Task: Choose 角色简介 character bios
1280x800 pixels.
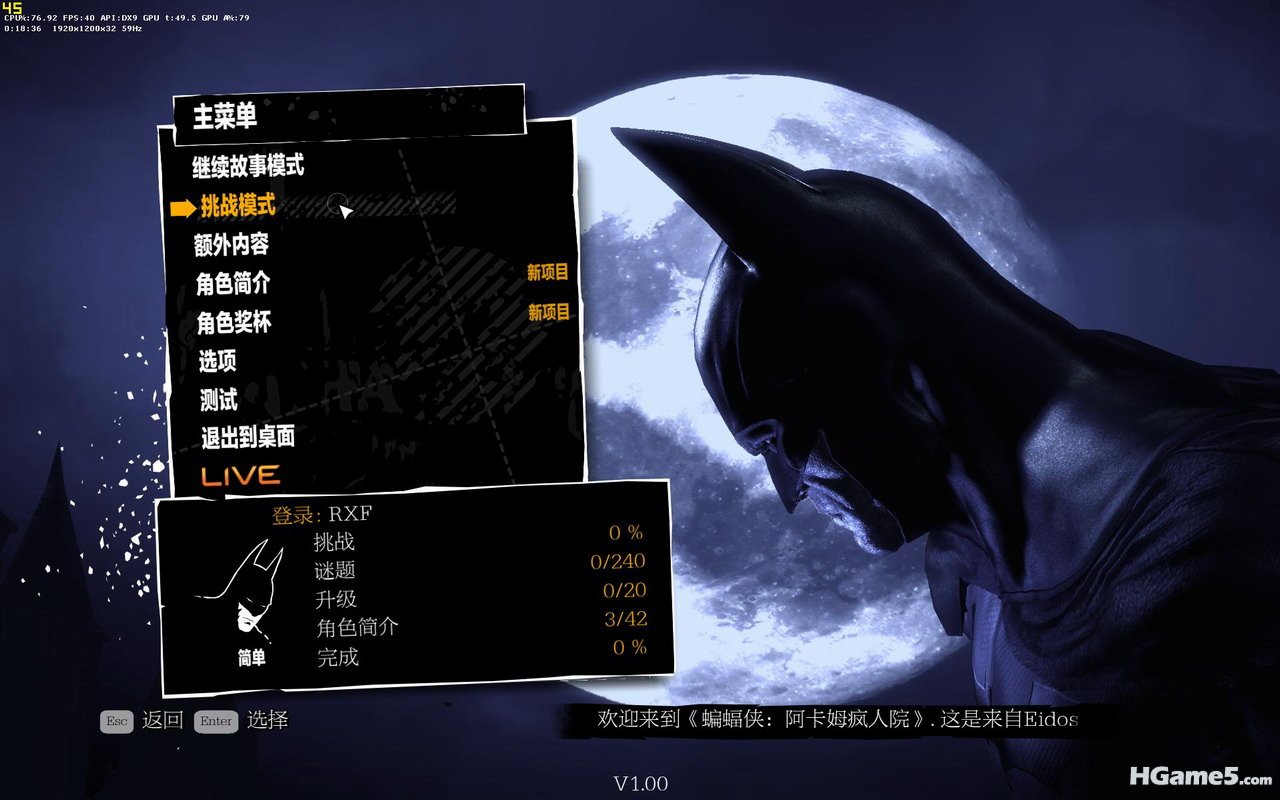Action: (x=232, y=284)
